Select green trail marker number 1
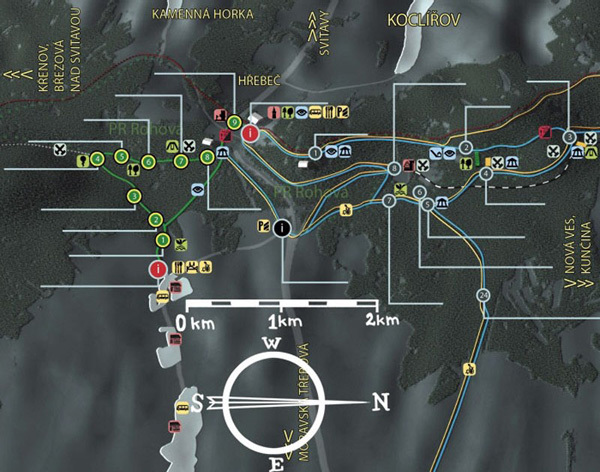Image resolution: width=600 pixels, height=472 pixels. click(x=162, y=240)
